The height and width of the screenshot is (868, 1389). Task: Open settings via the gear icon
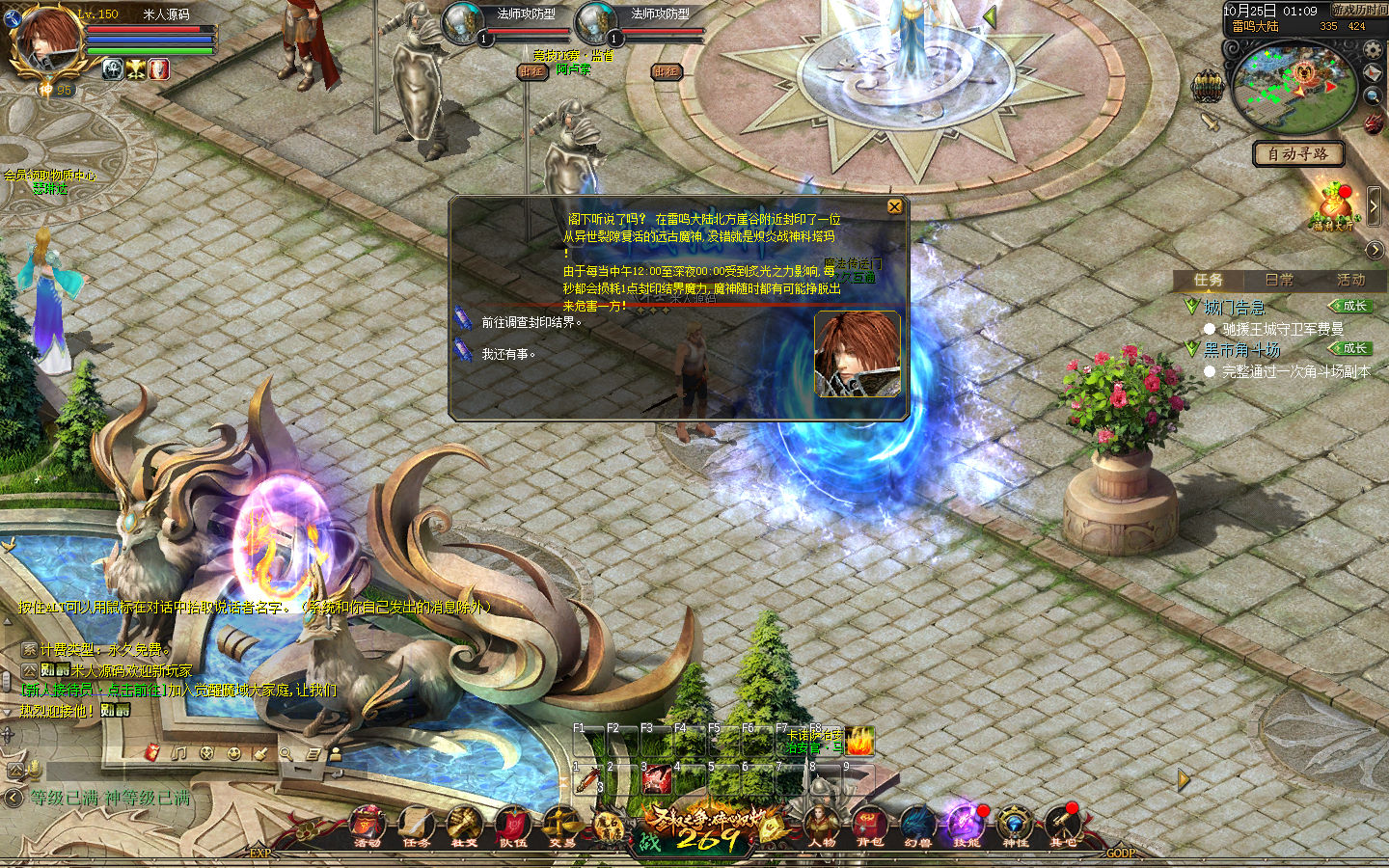[x=1373, y=49]
